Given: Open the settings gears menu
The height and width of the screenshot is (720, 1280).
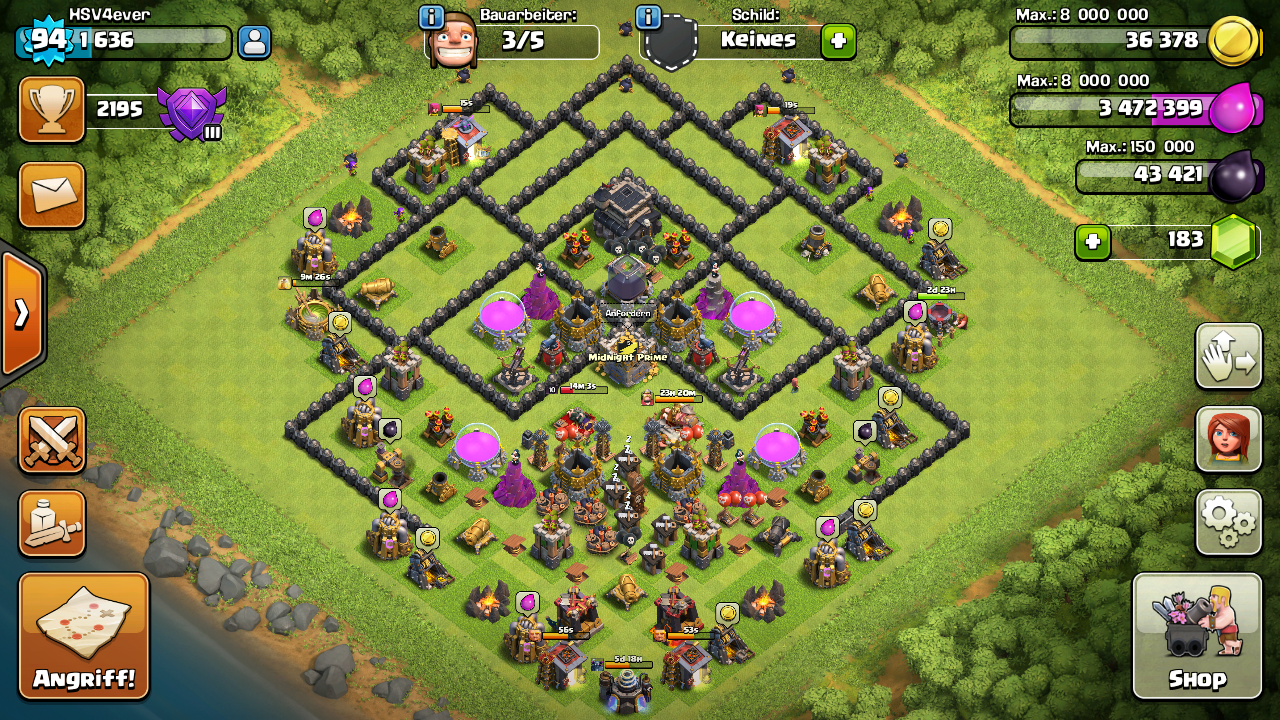Looking at the screenshot, I should pyautogui.click(x=1228, y=521).
